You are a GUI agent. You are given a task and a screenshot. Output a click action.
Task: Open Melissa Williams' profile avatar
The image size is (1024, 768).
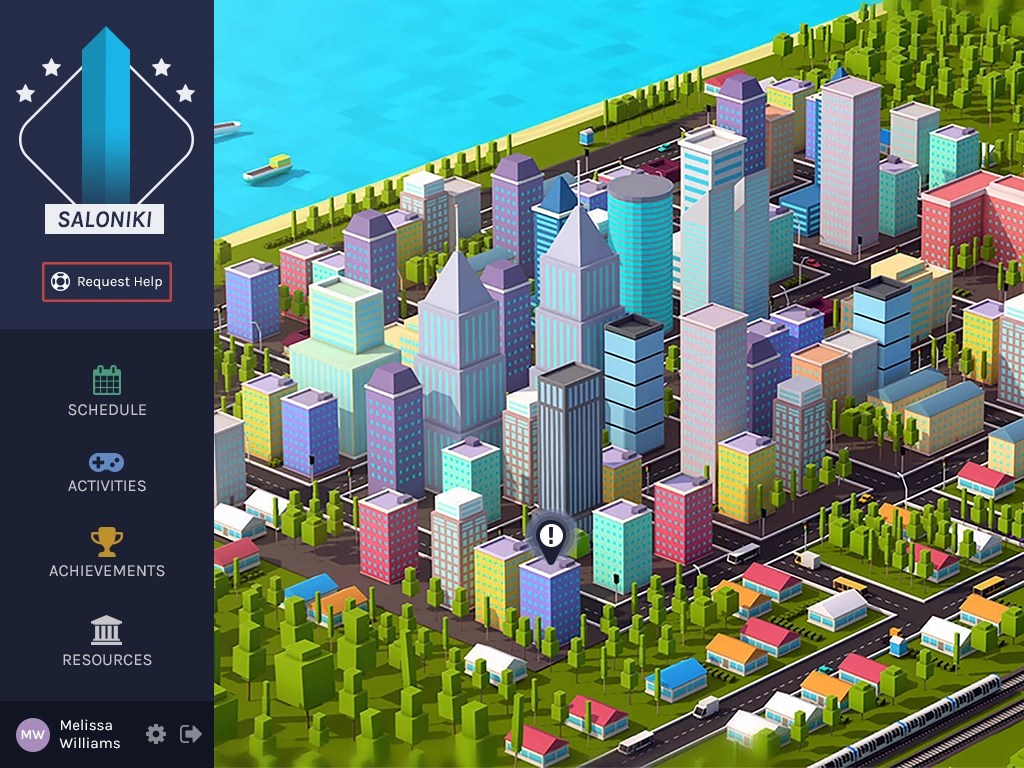(x=33, y=735)
